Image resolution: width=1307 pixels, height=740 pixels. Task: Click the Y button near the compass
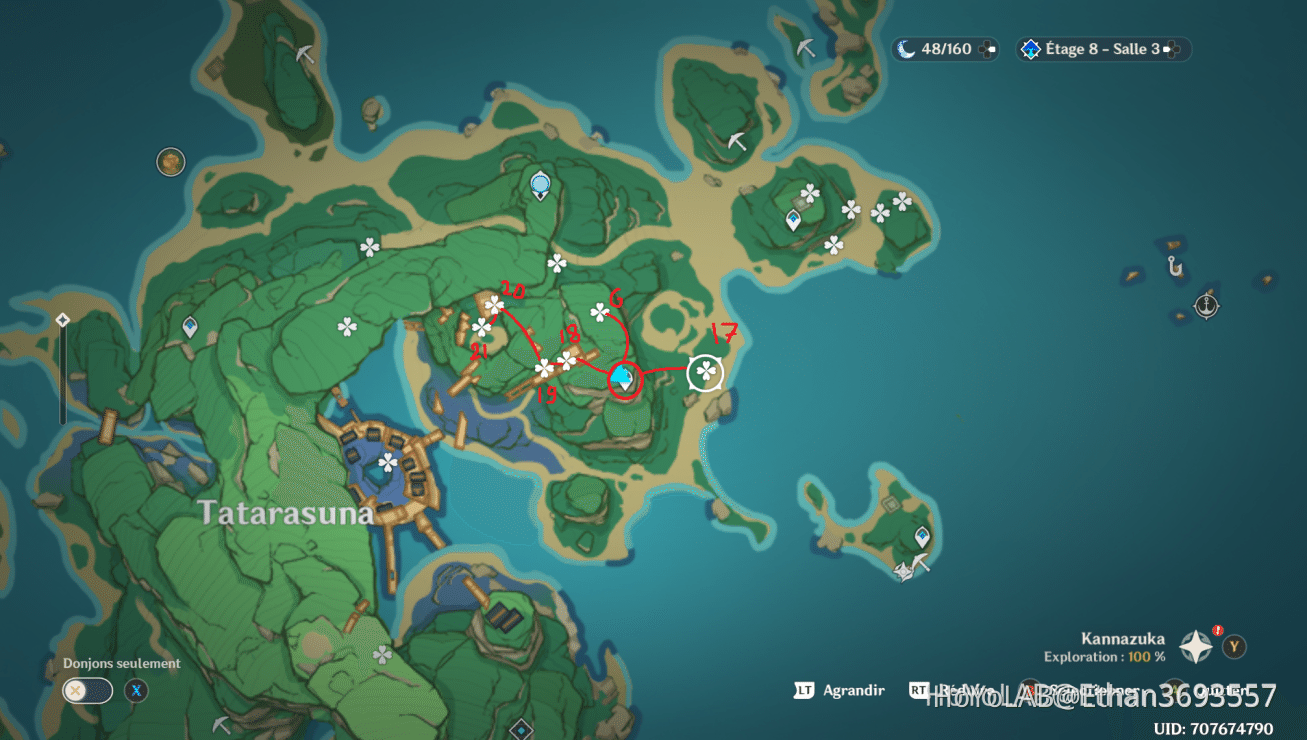[x=1234, y=645]
